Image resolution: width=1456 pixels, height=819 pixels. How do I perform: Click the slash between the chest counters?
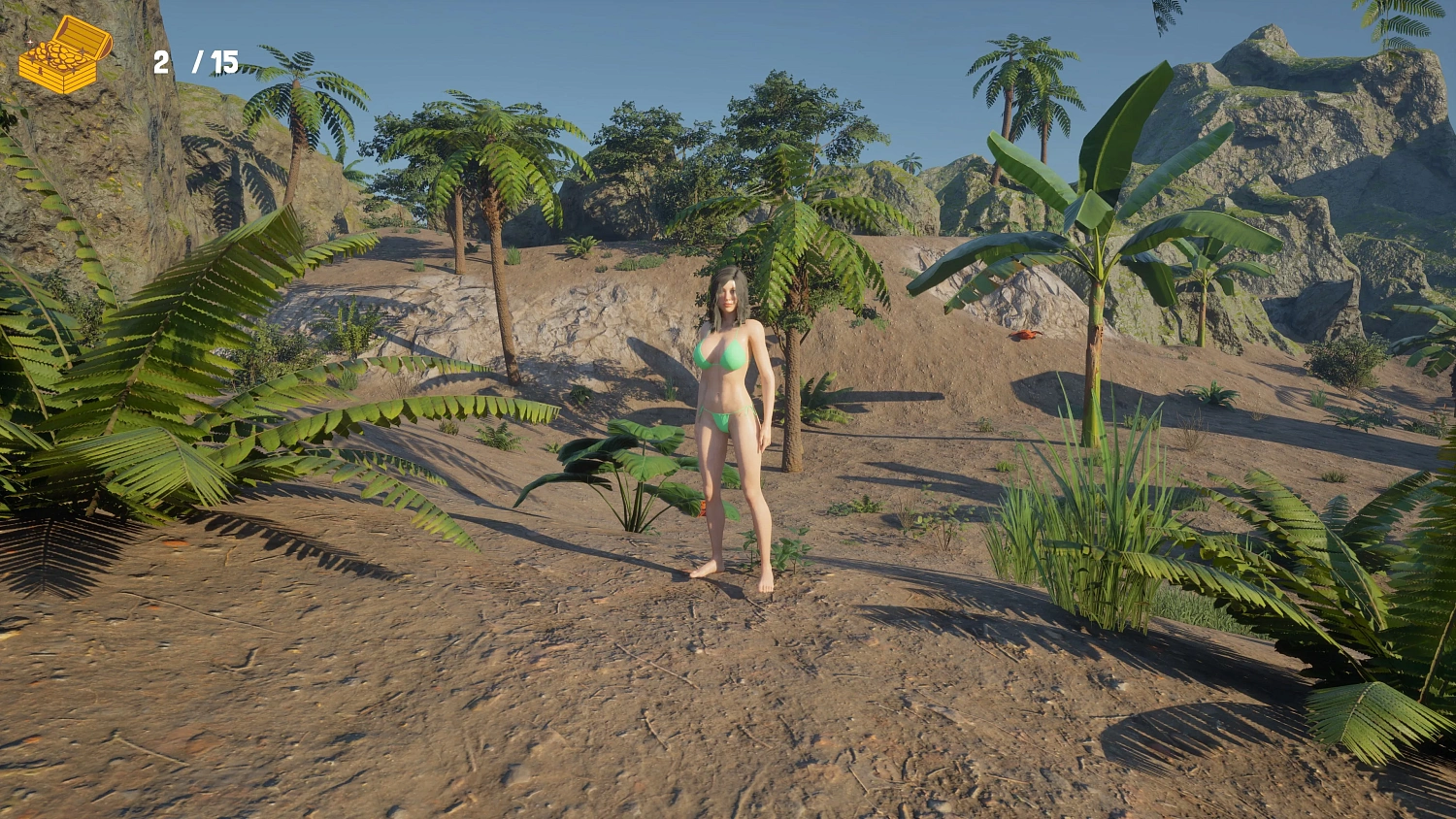[x=198, y=61]
